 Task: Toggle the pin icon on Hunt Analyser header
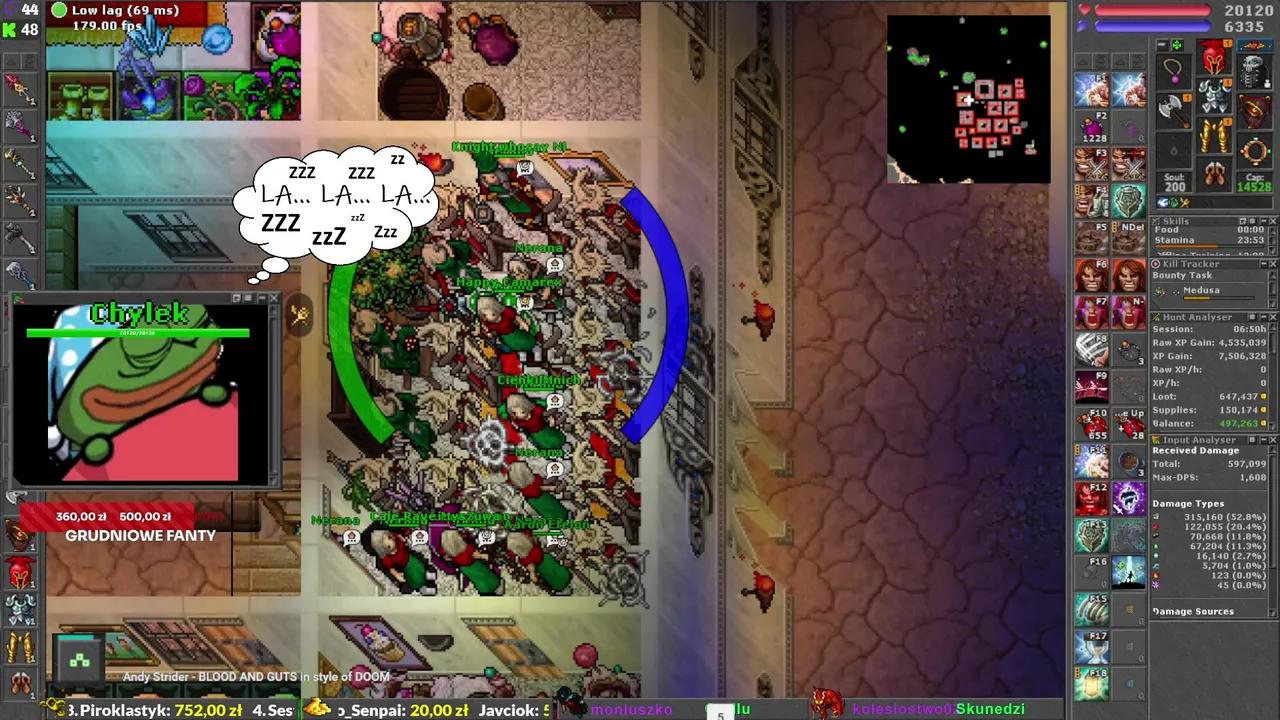point(1250,318)
